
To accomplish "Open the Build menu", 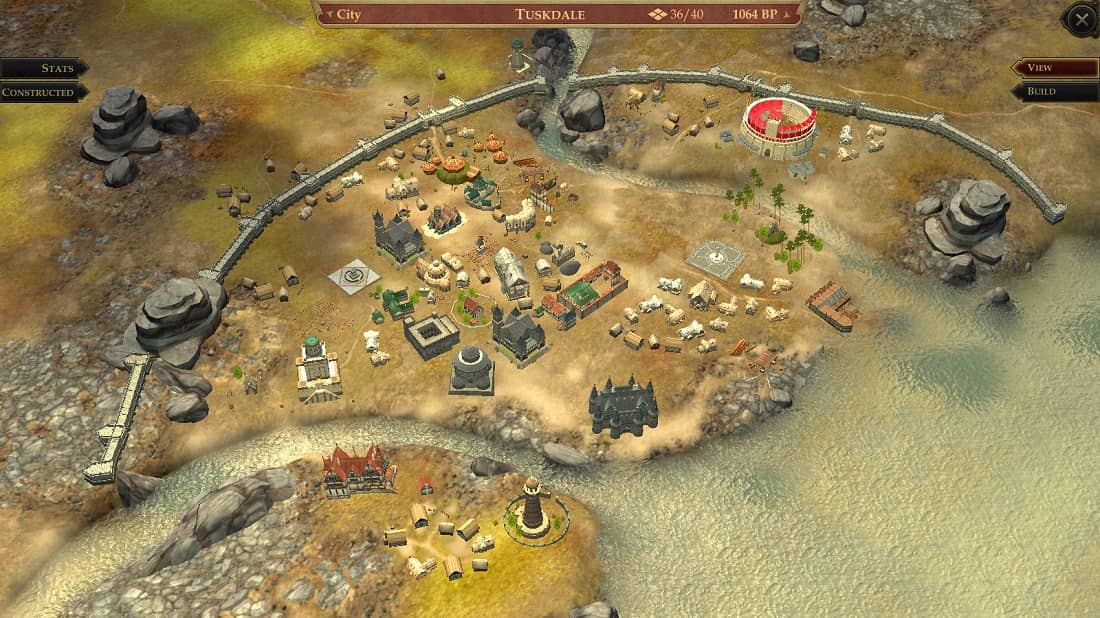I will point(1054,92).
